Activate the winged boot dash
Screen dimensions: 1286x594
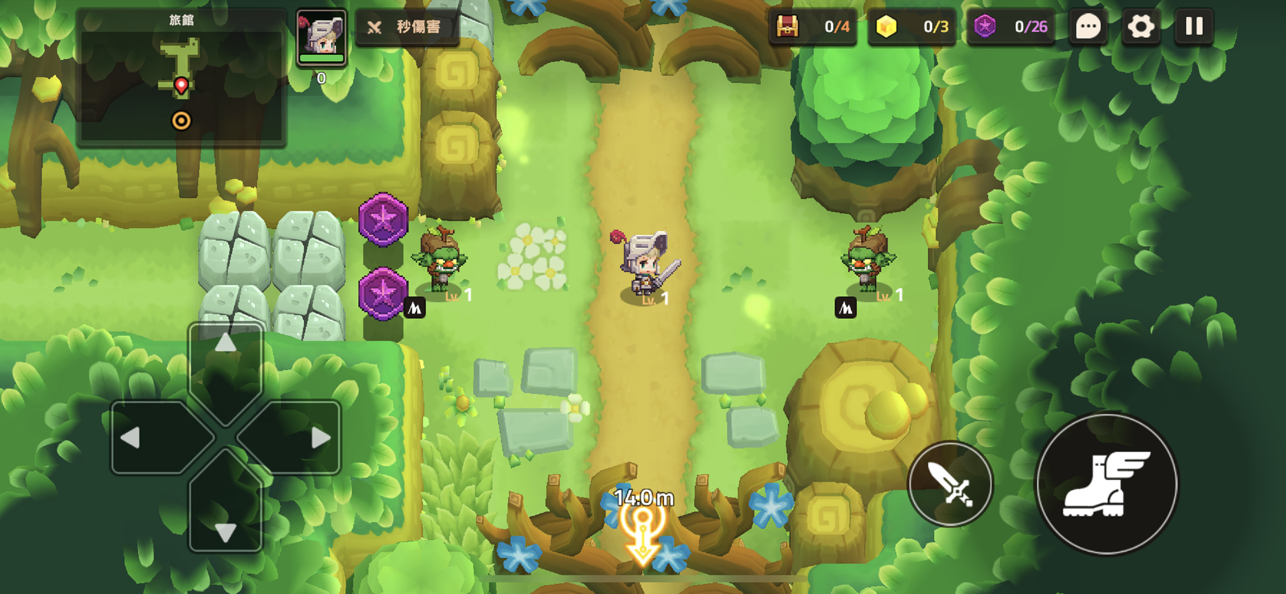[1107, 484]
